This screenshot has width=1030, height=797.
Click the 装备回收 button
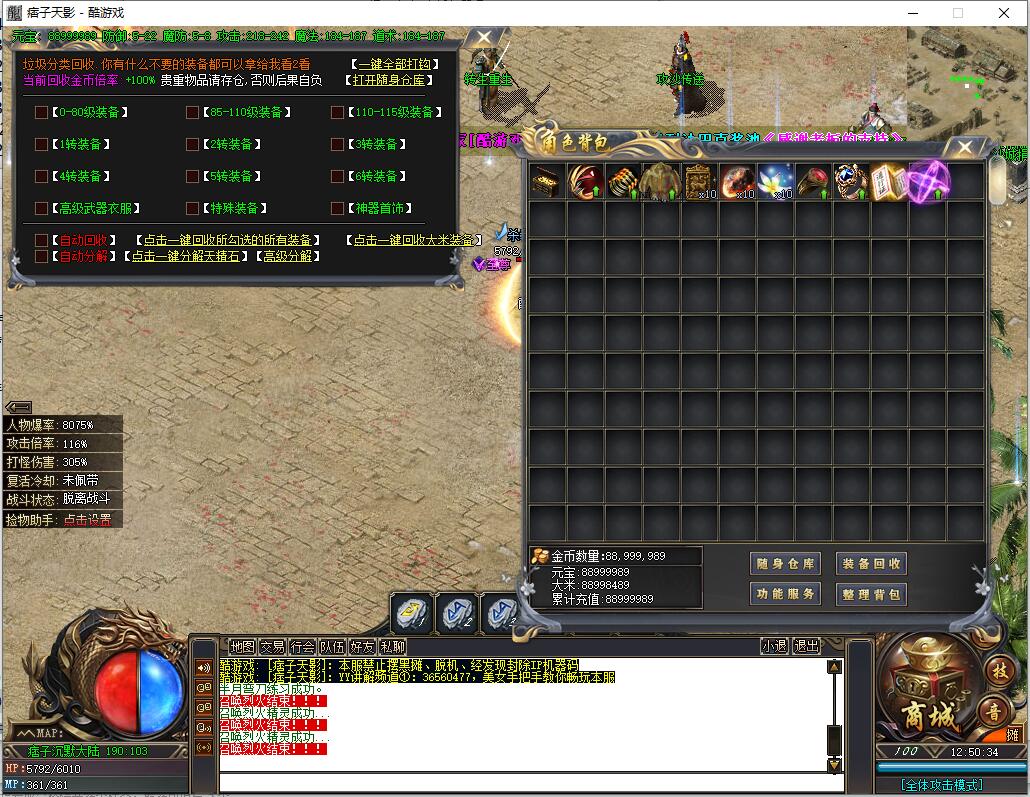[x=870, y=564]
